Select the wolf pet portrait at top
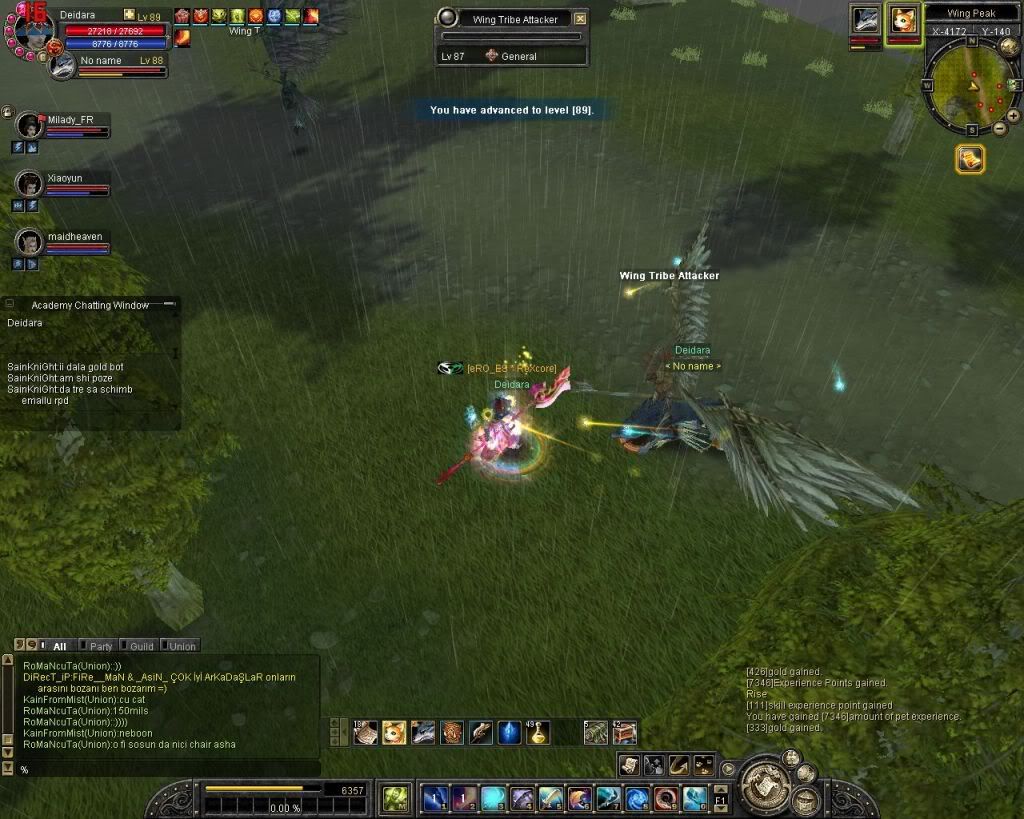 865,20
